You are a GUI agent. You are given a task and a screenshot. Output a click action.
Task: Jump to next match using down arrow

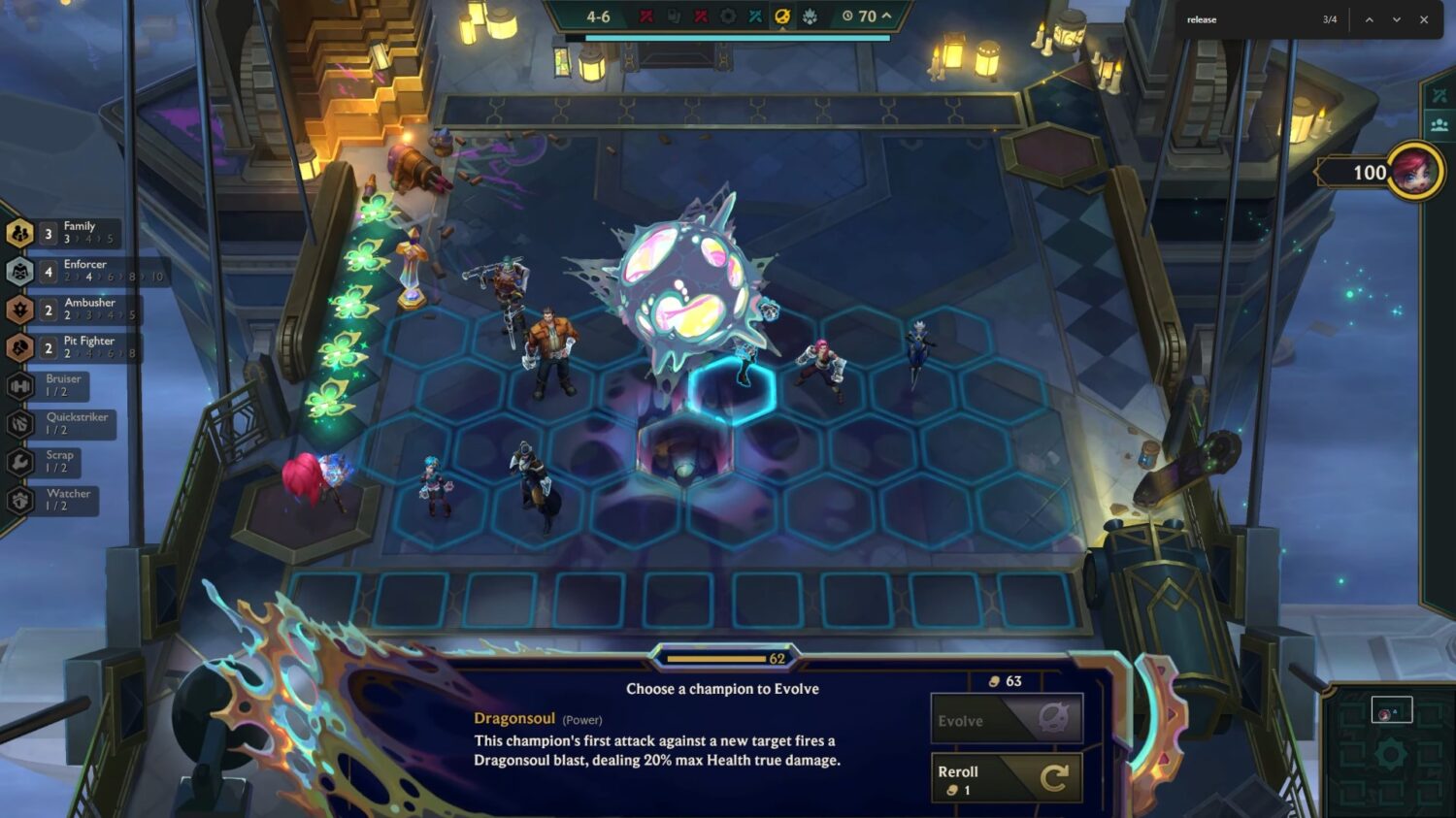point(1396,19)
